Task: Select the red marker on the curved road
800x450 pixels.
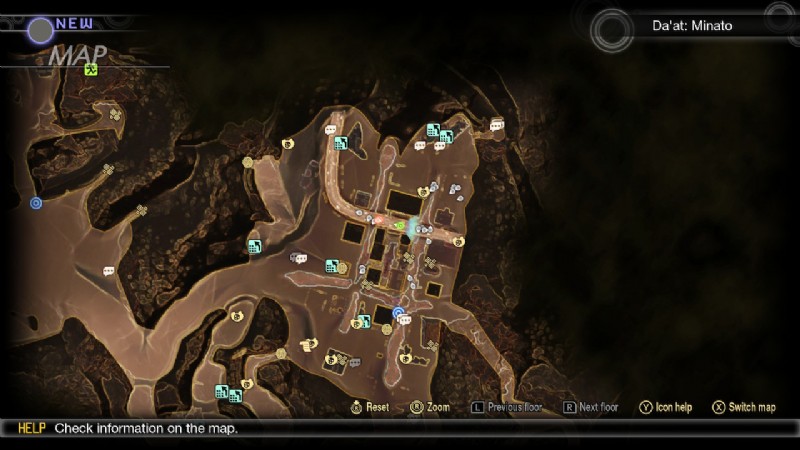Action: click(x=377, y=218)
